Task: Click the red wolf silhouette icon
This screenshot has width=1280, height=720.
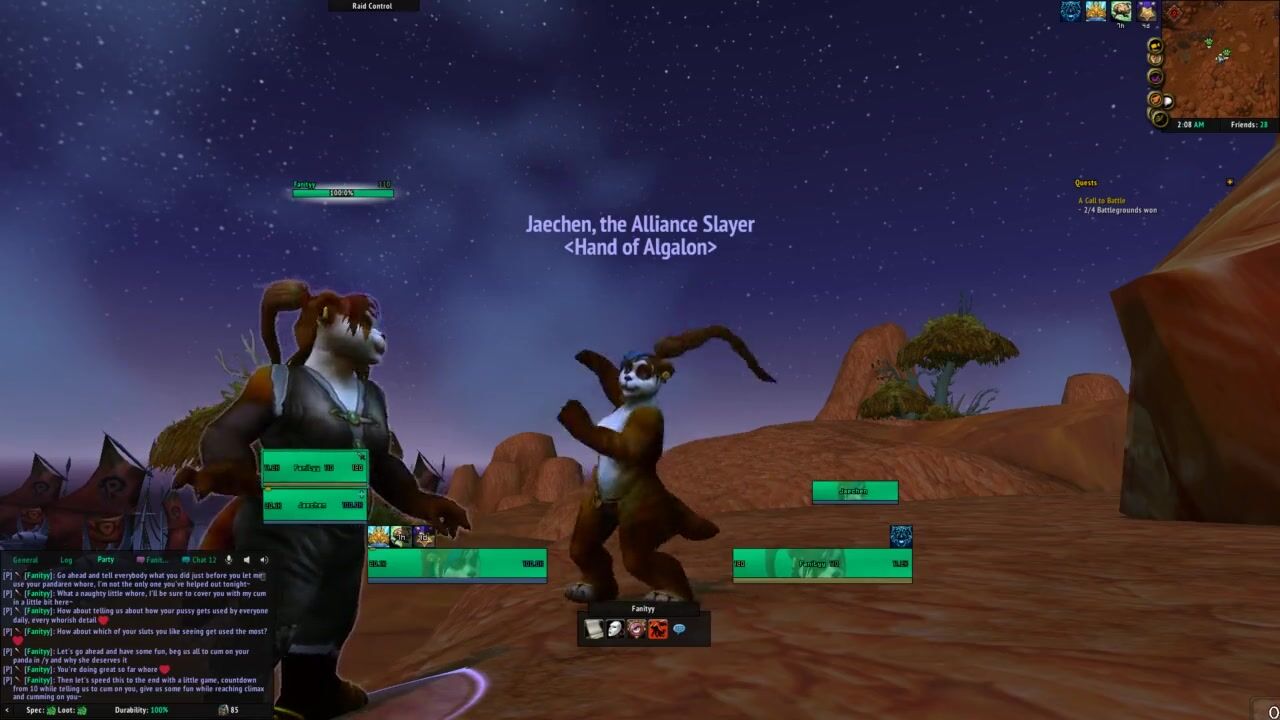Action: (657, 629)
